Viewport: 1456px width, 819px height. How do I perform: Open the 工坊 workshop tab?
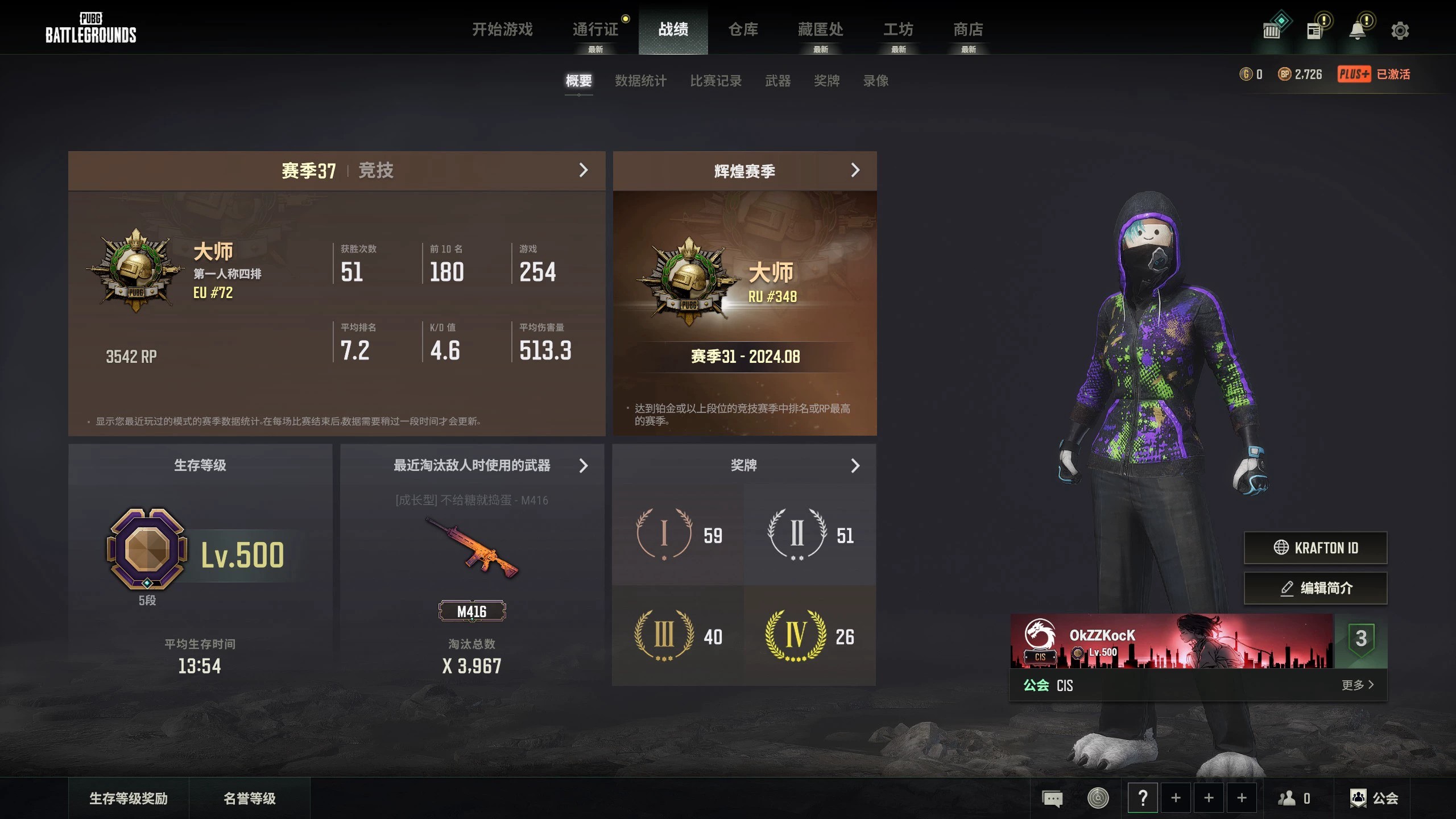coord(898,29)
